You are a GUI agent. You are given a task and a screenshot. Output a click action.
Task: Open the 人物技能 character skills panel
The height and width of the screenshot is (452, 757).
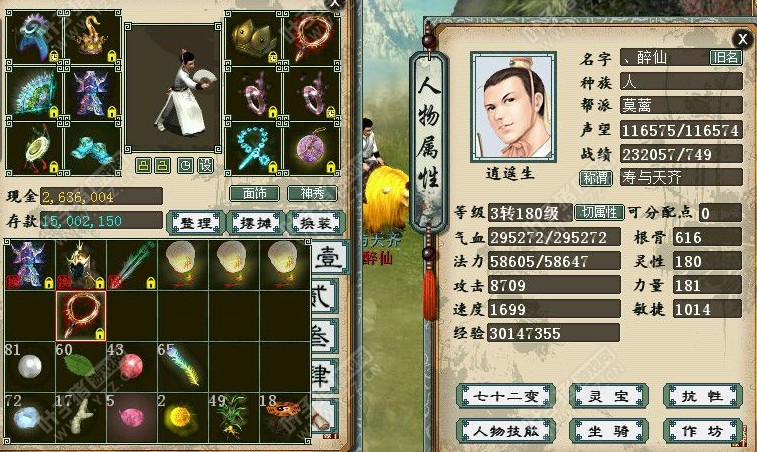point(491,430)
